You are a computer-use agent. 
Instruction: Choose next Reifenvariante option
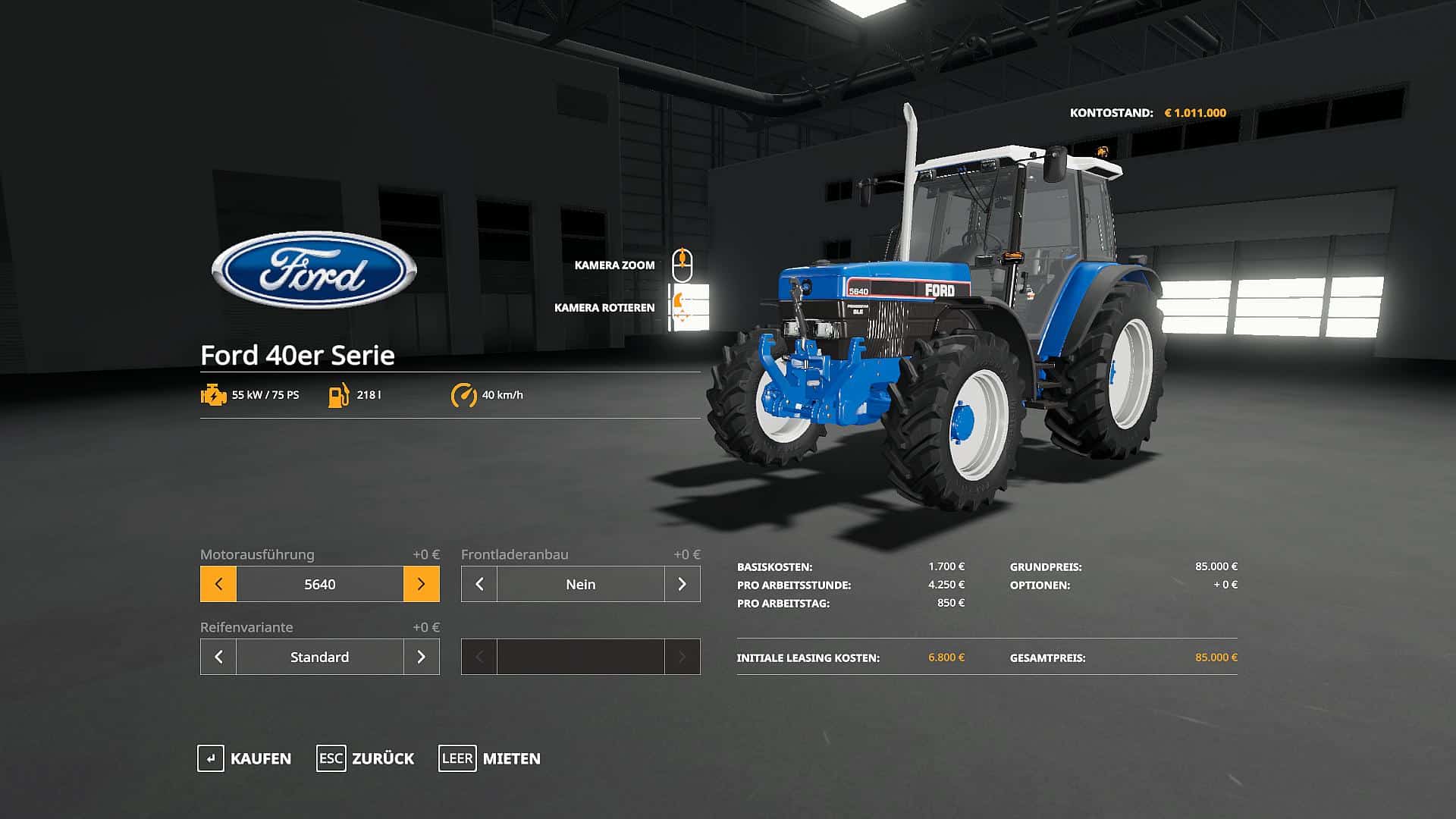click(x=422, y=657)
